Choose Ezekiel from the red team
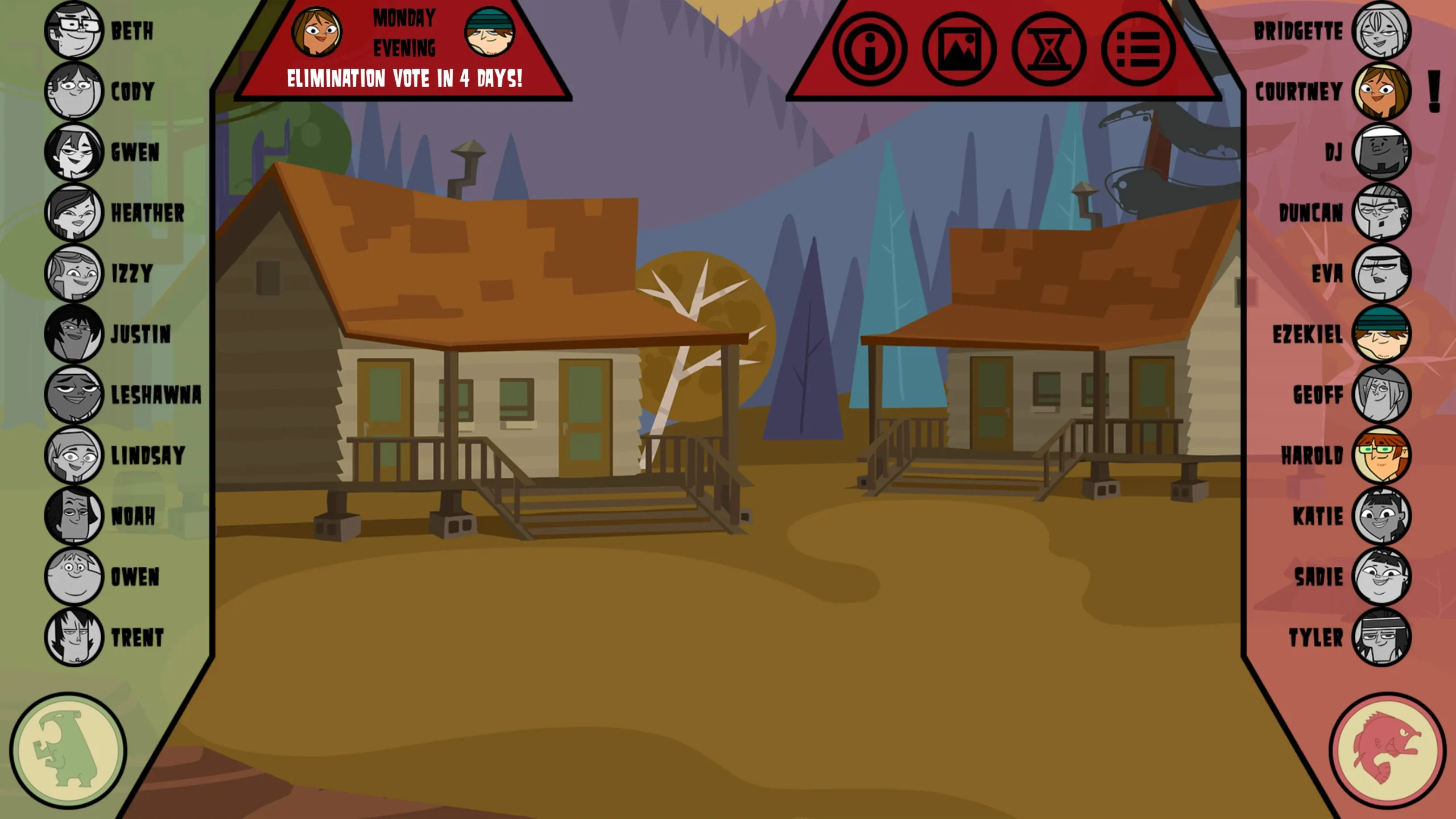1456x819 pixels. tap(1381, 334)
